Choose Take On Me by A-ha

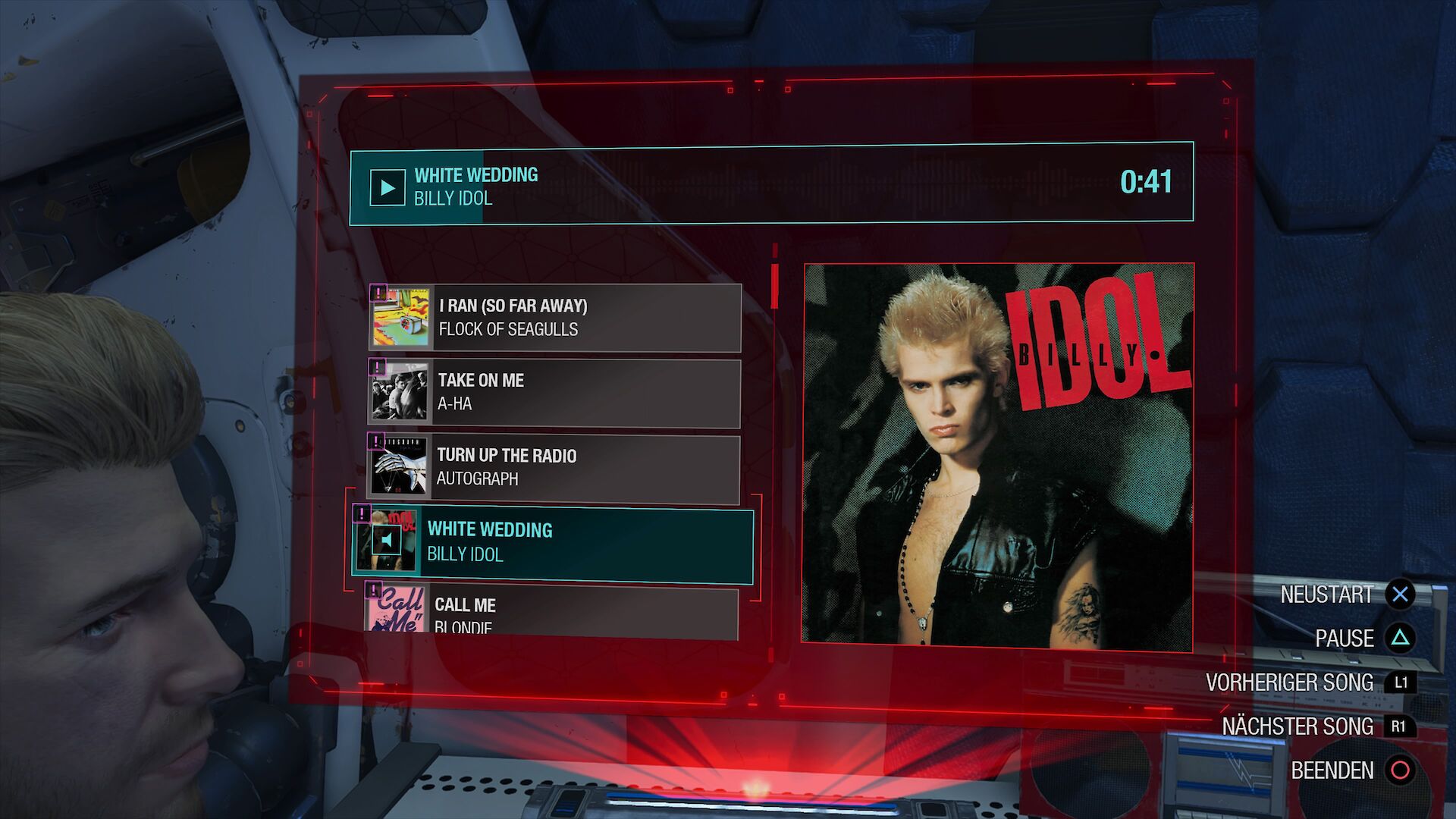(x=554, y=392)
